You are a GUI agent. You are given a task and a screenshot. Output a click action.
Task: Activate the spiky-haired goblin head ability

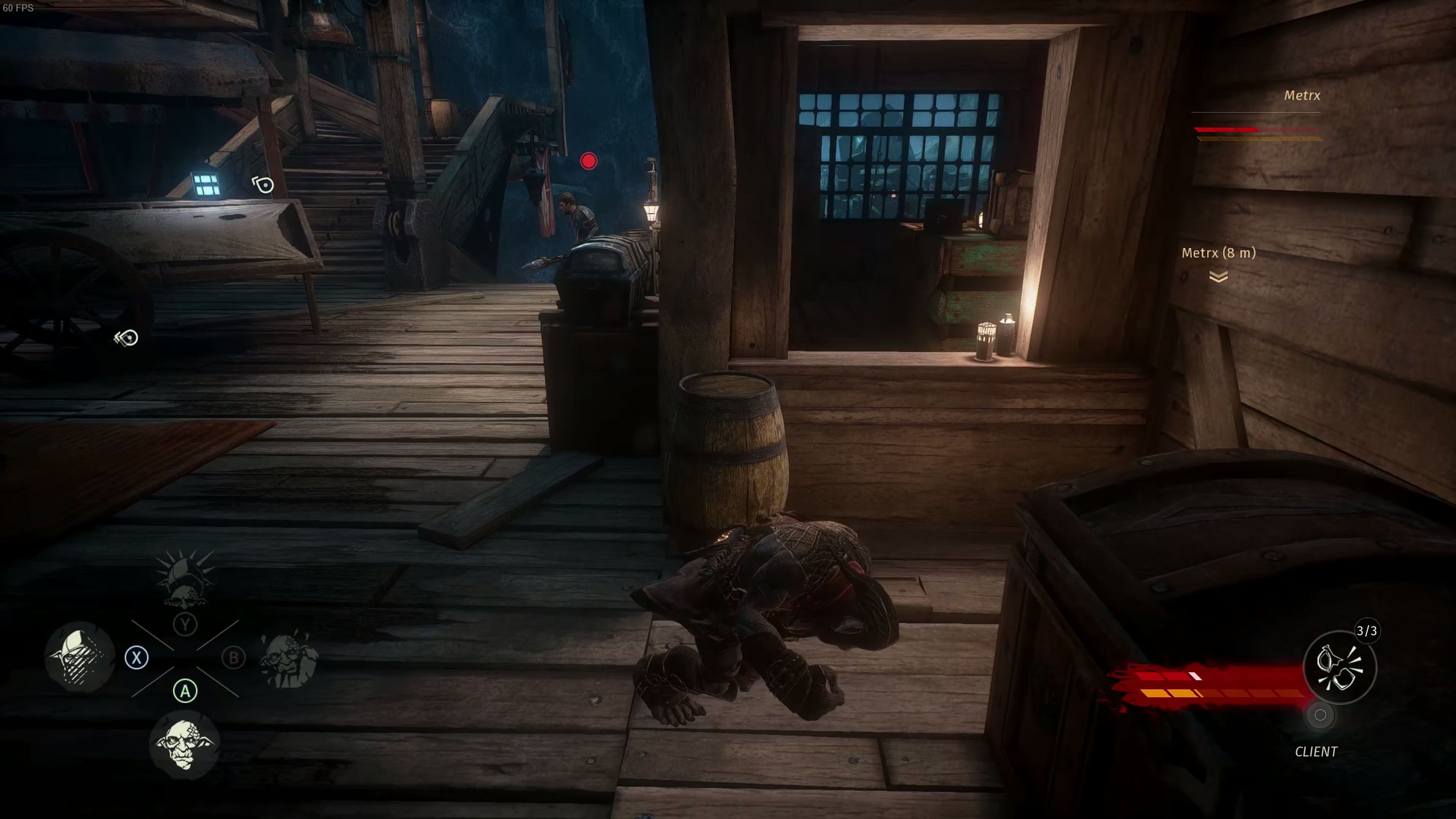[185, 578]
